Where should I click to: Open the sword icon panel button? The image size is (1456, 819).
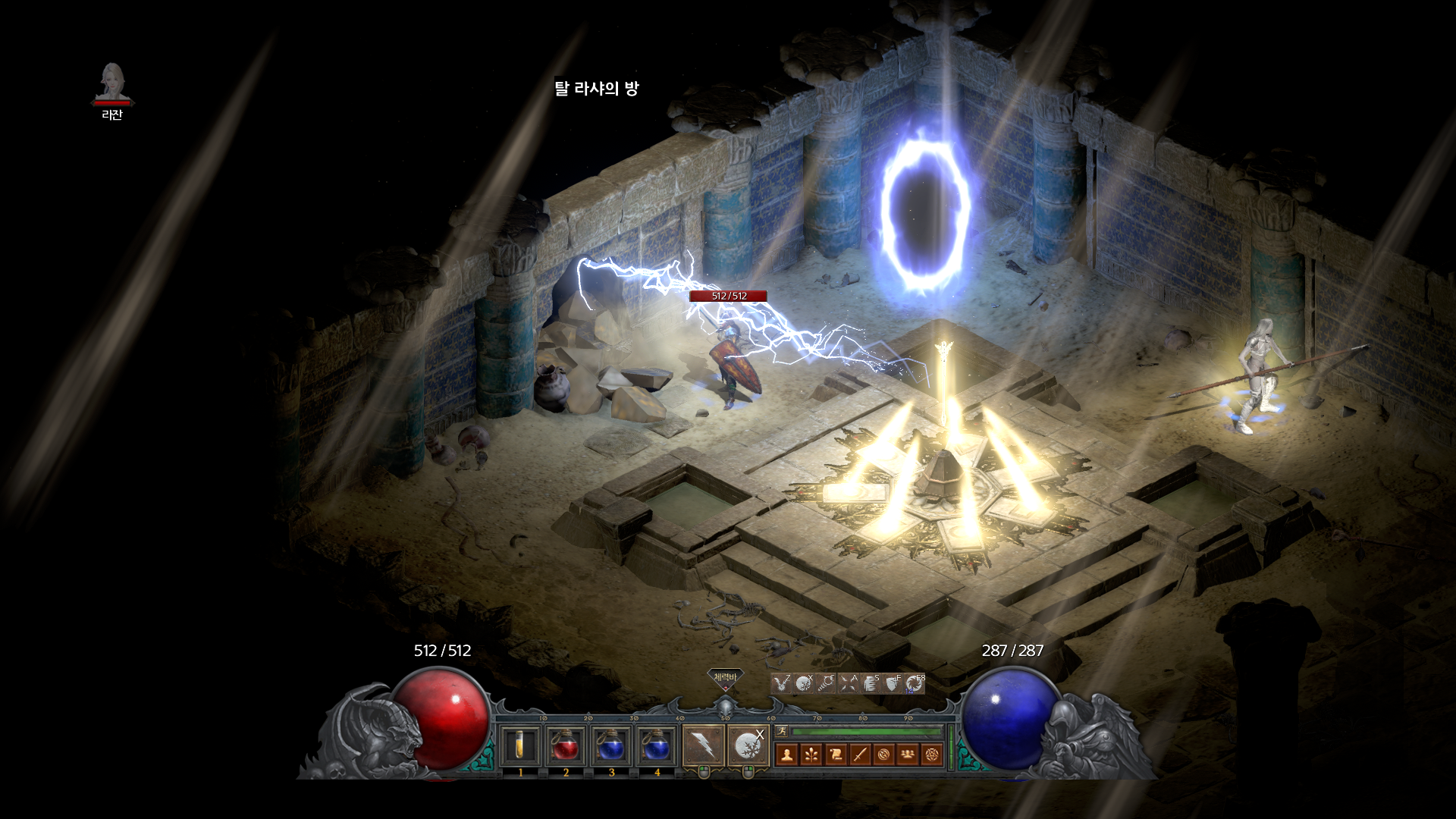click(860, 755)
